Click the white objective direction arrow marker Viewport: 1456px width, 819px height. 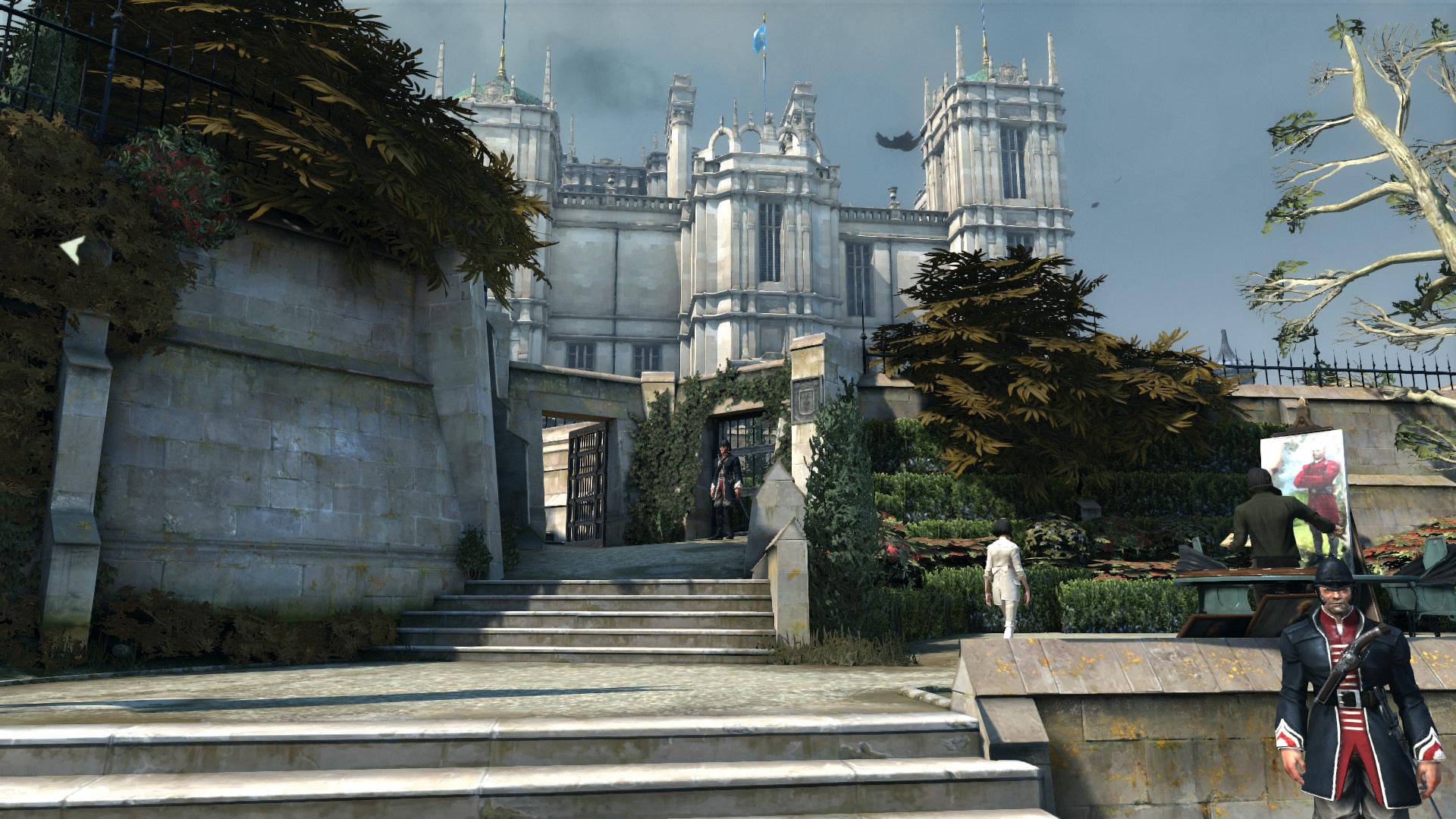[x=74, y=249]
